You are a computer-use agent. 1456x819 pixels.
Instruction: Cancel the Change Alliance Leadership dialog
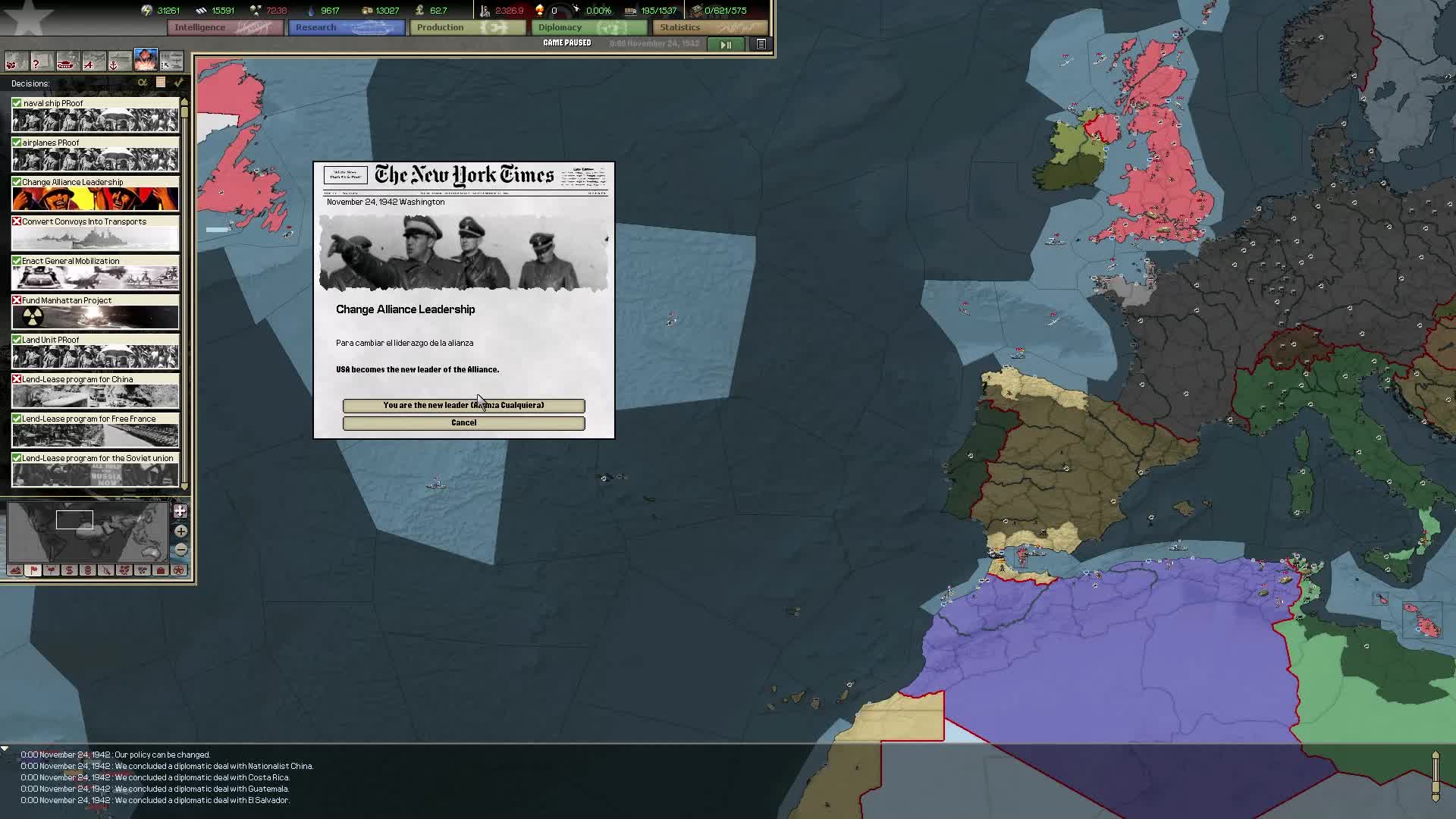click(x=463, y=422)
